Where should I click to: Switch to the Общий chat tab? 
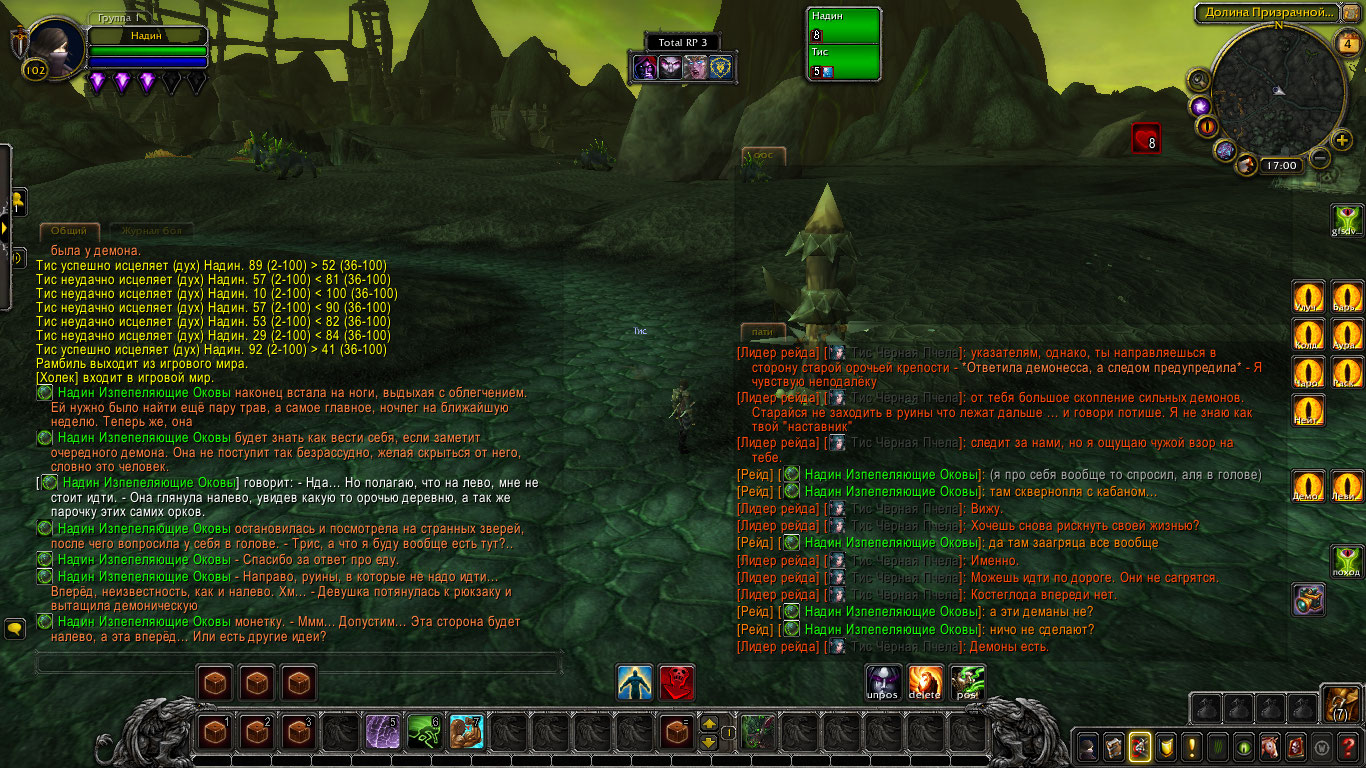pos(69,231)
